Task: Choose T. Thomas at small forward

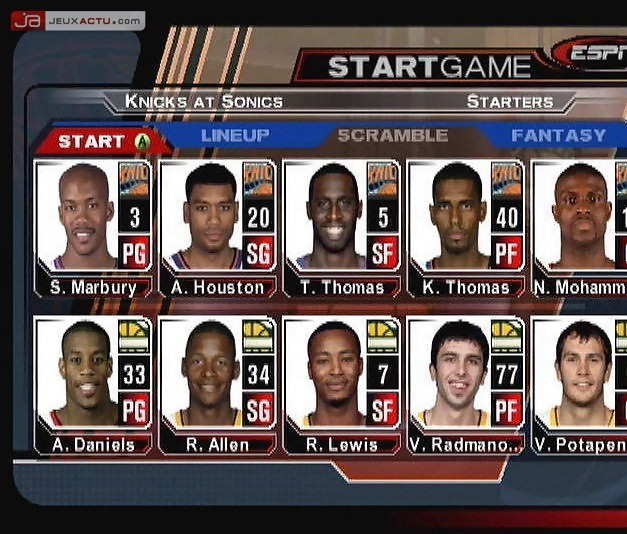Action: 341,227
